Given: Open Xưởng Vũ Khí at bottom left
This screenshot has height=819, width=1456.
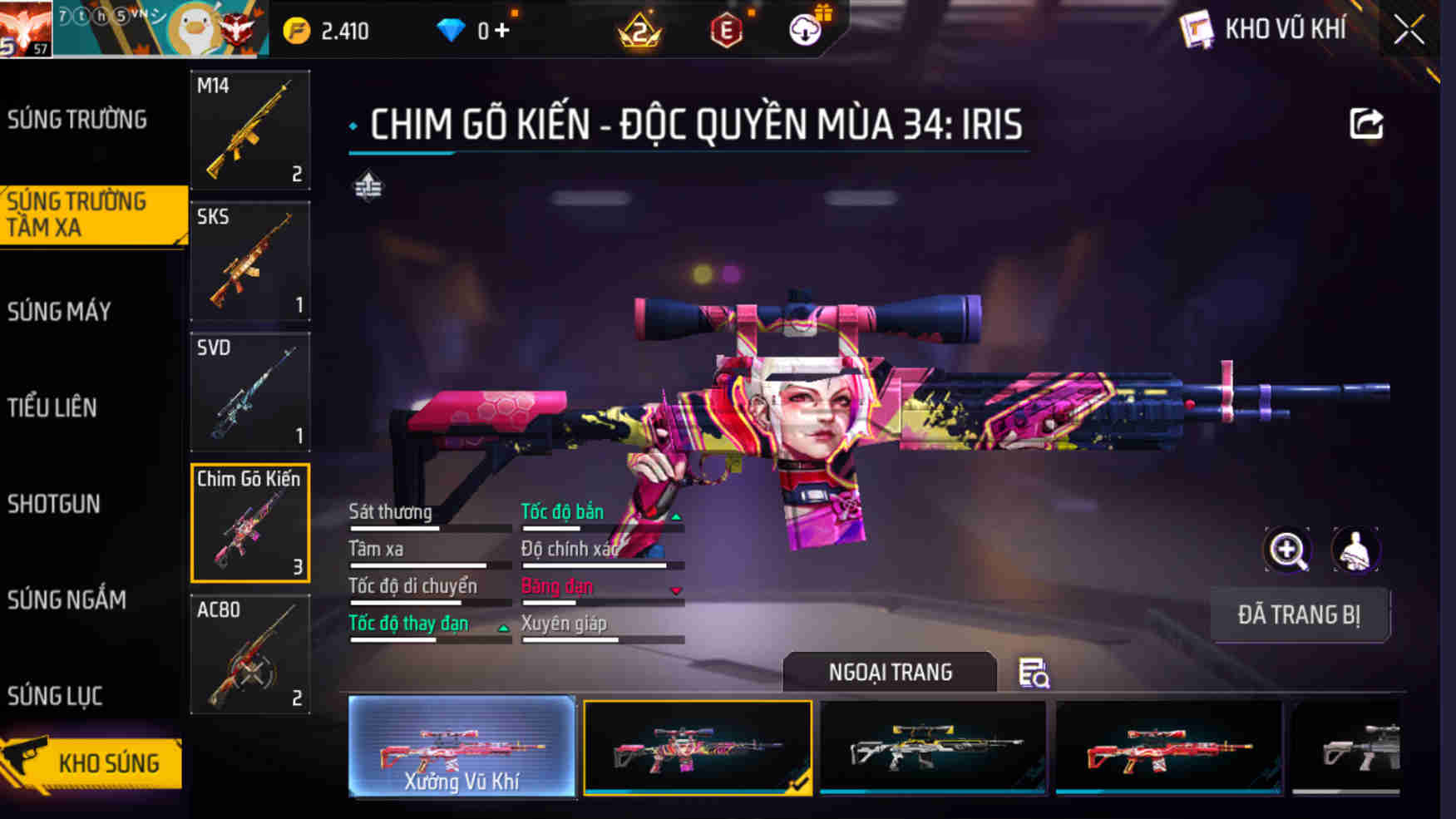Looking at the screenshot, I should [461, 748].
